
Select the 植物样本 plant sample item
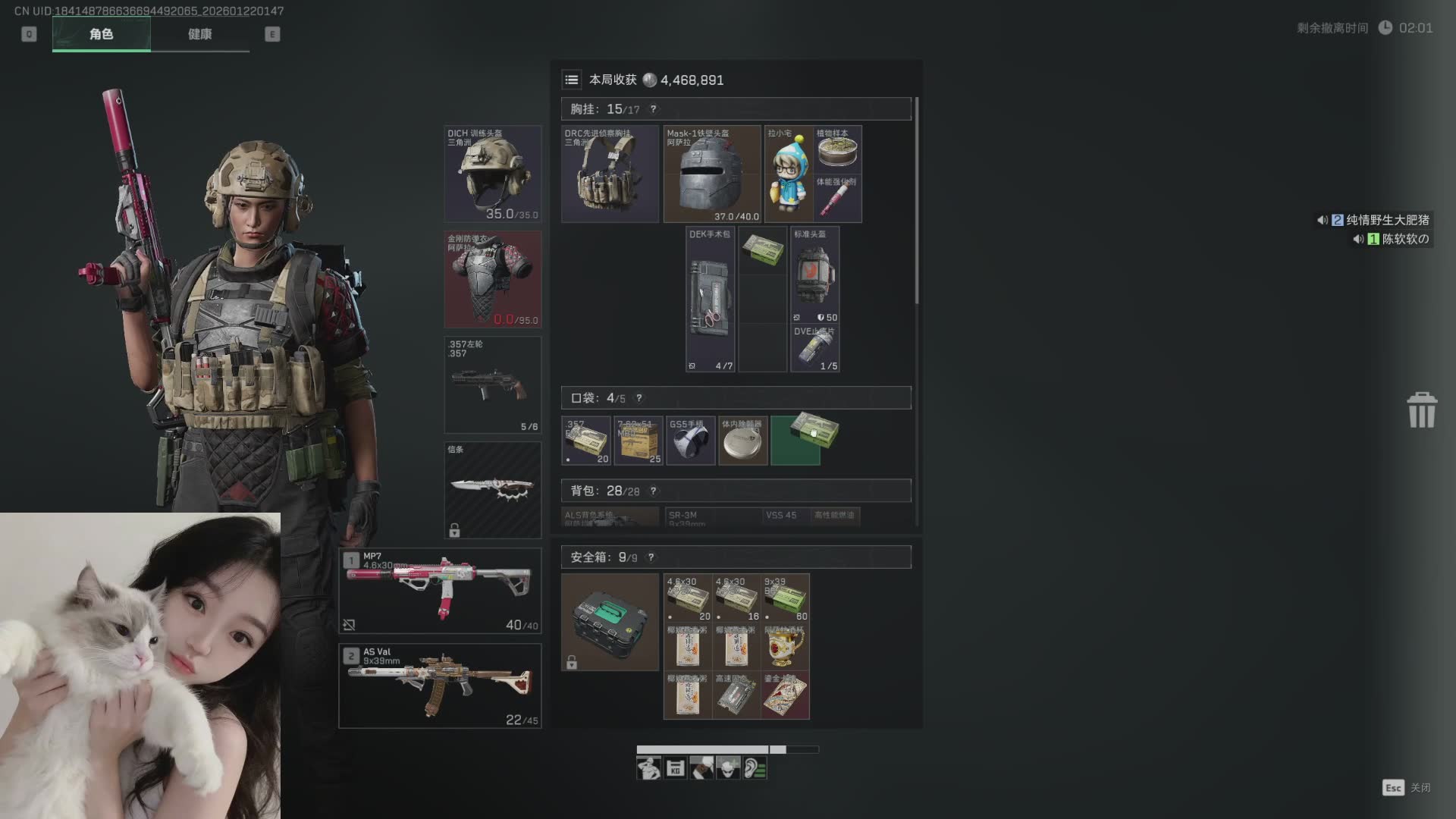coord(837,149)
